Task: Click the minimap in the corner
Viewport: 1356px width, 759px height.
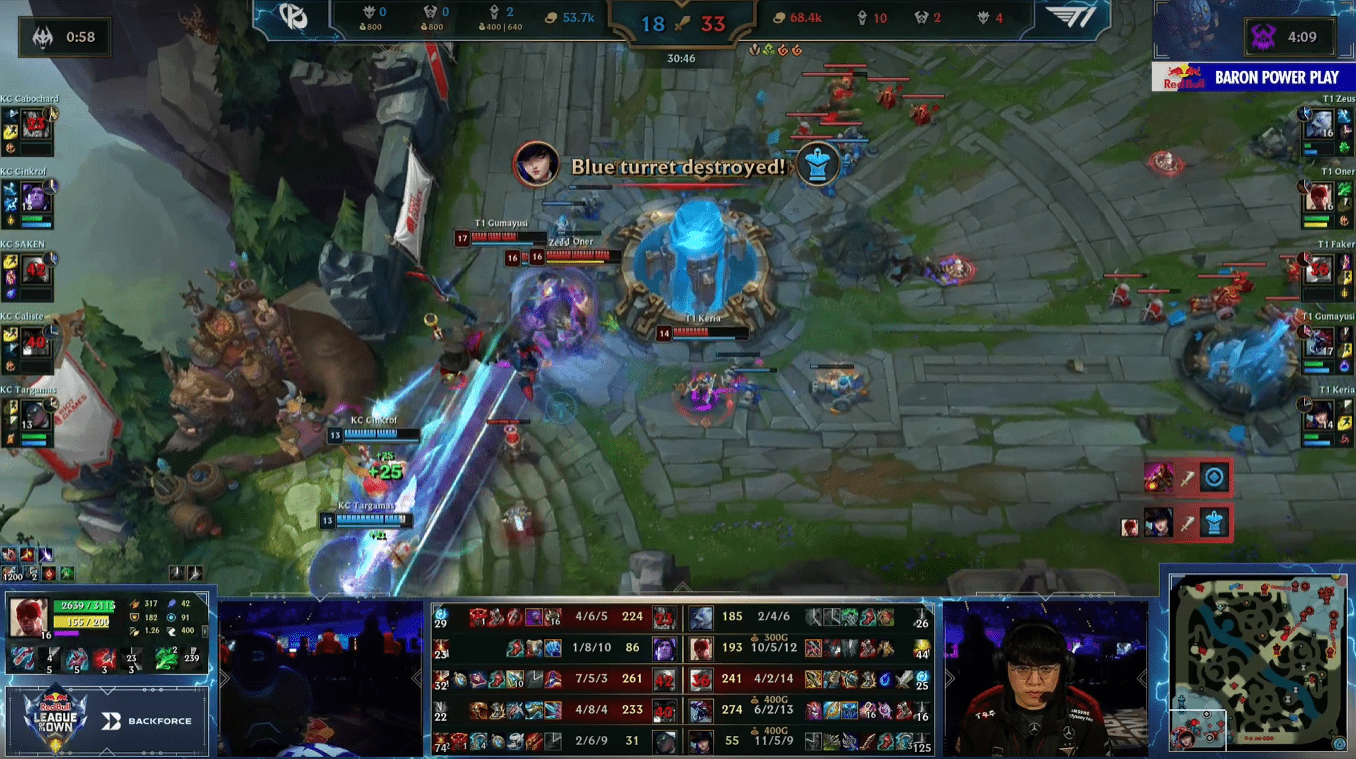Action: pyautogui.click(x=1258, y=661)
